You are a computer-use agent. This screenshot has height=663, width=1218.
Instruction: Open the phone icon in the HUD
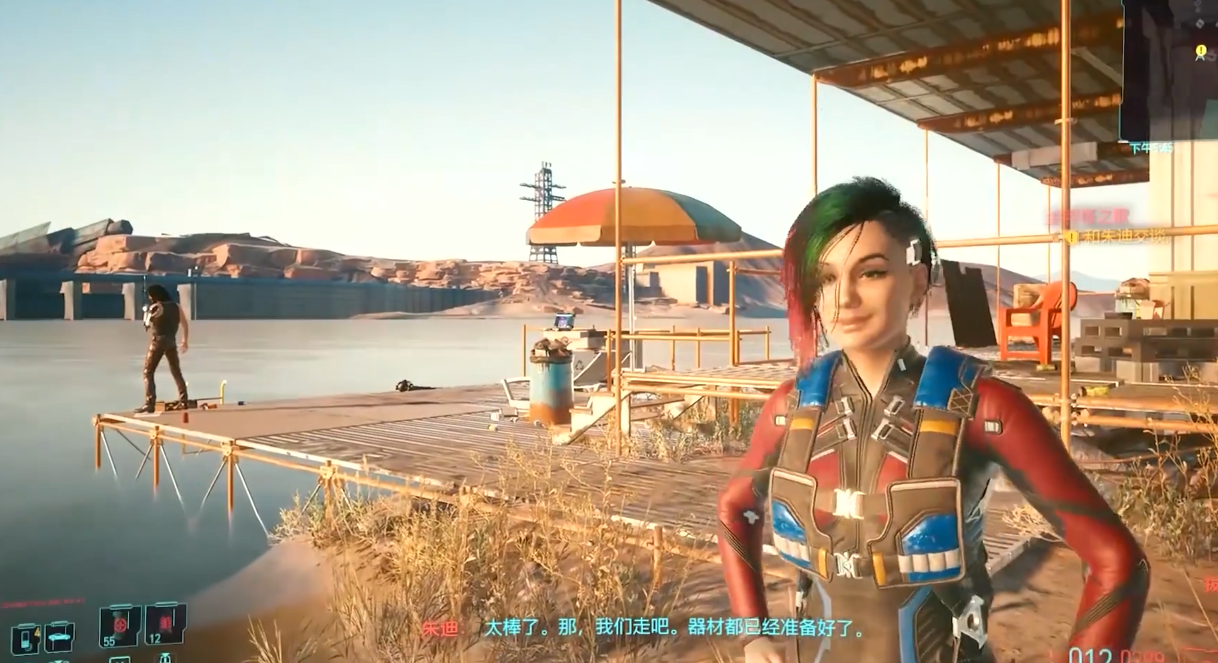[x=24, y=637]
